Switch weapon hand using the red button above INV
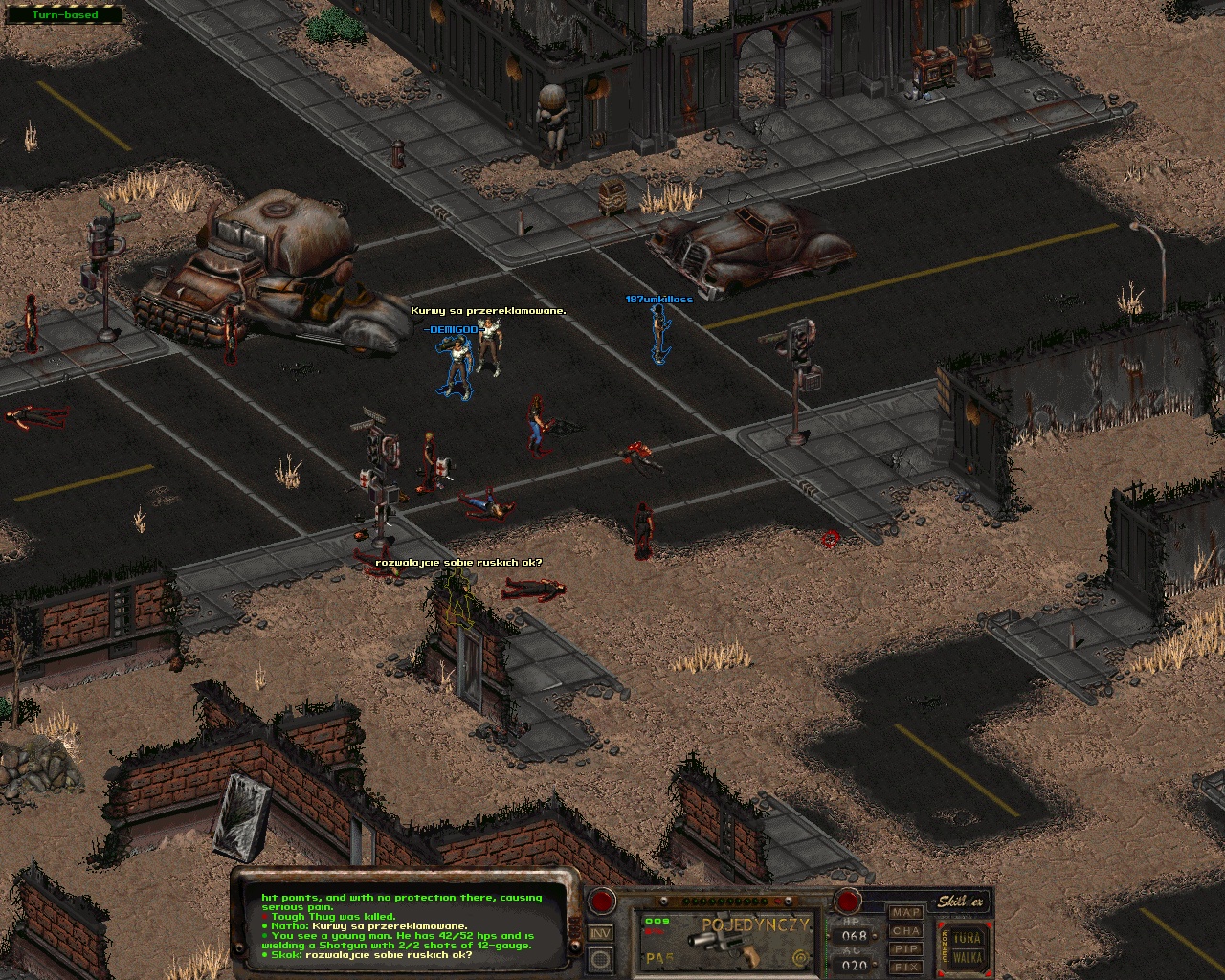 pos(602,901)
